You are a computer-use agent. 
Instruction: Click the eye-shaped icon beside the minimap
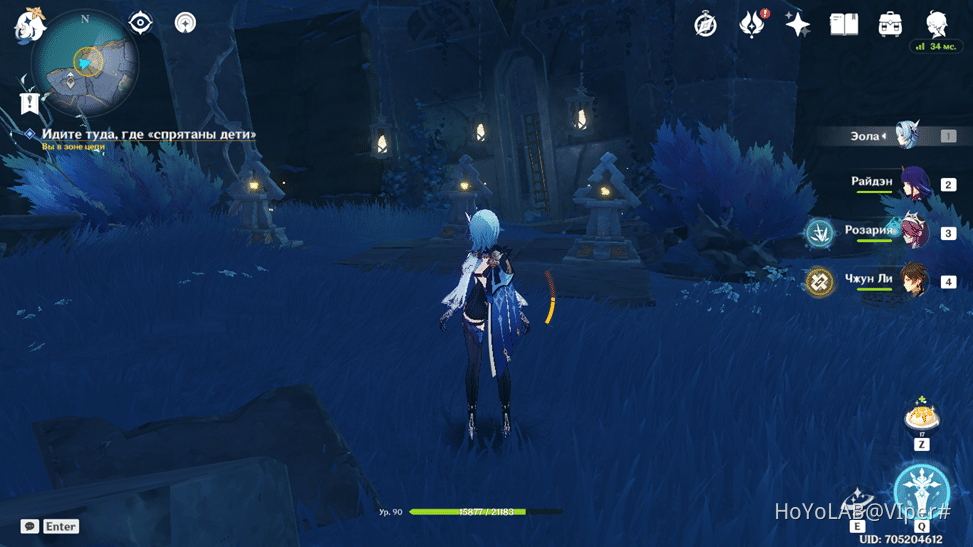coord(141,22)
